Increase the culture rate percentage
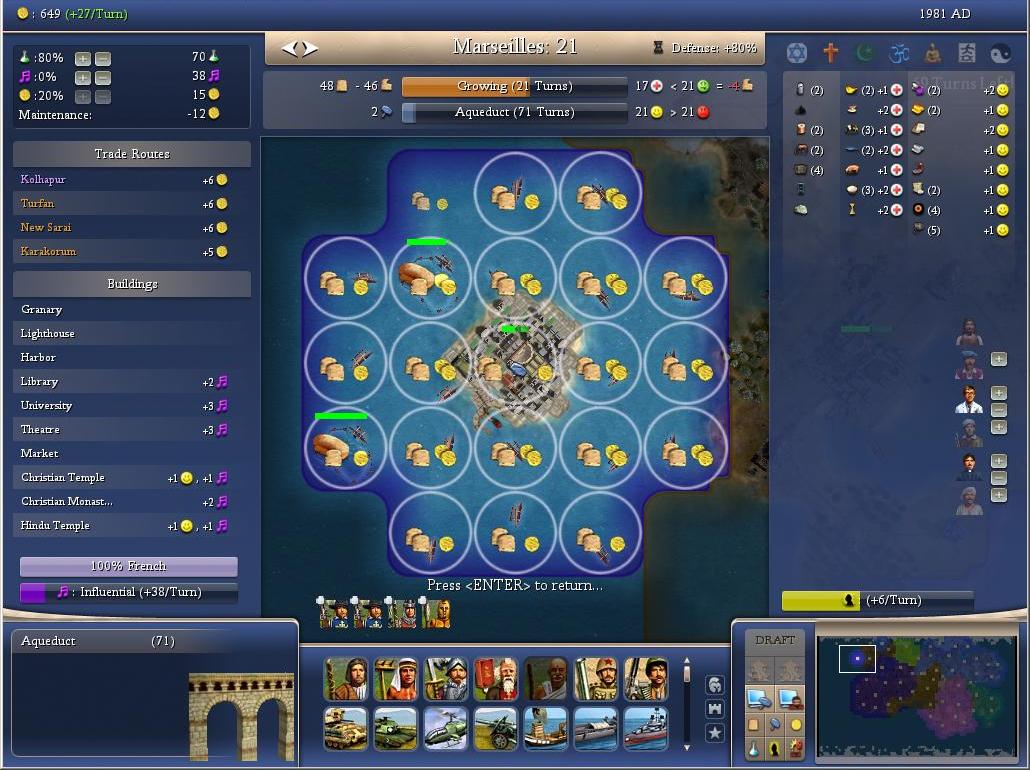Image resolution: width=1030 pixels, height=770 pixels. click(83, 77)
